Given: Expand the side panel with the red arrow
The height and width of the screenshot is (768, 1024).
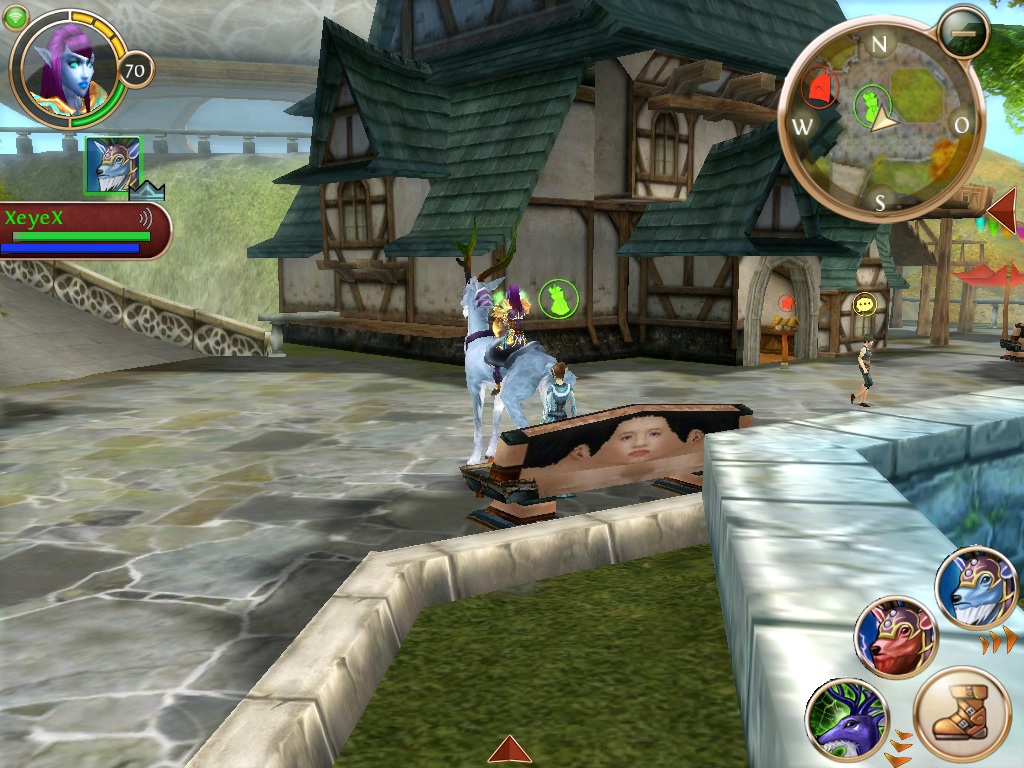Looking at the screenshot, I should pos(1002,211).
